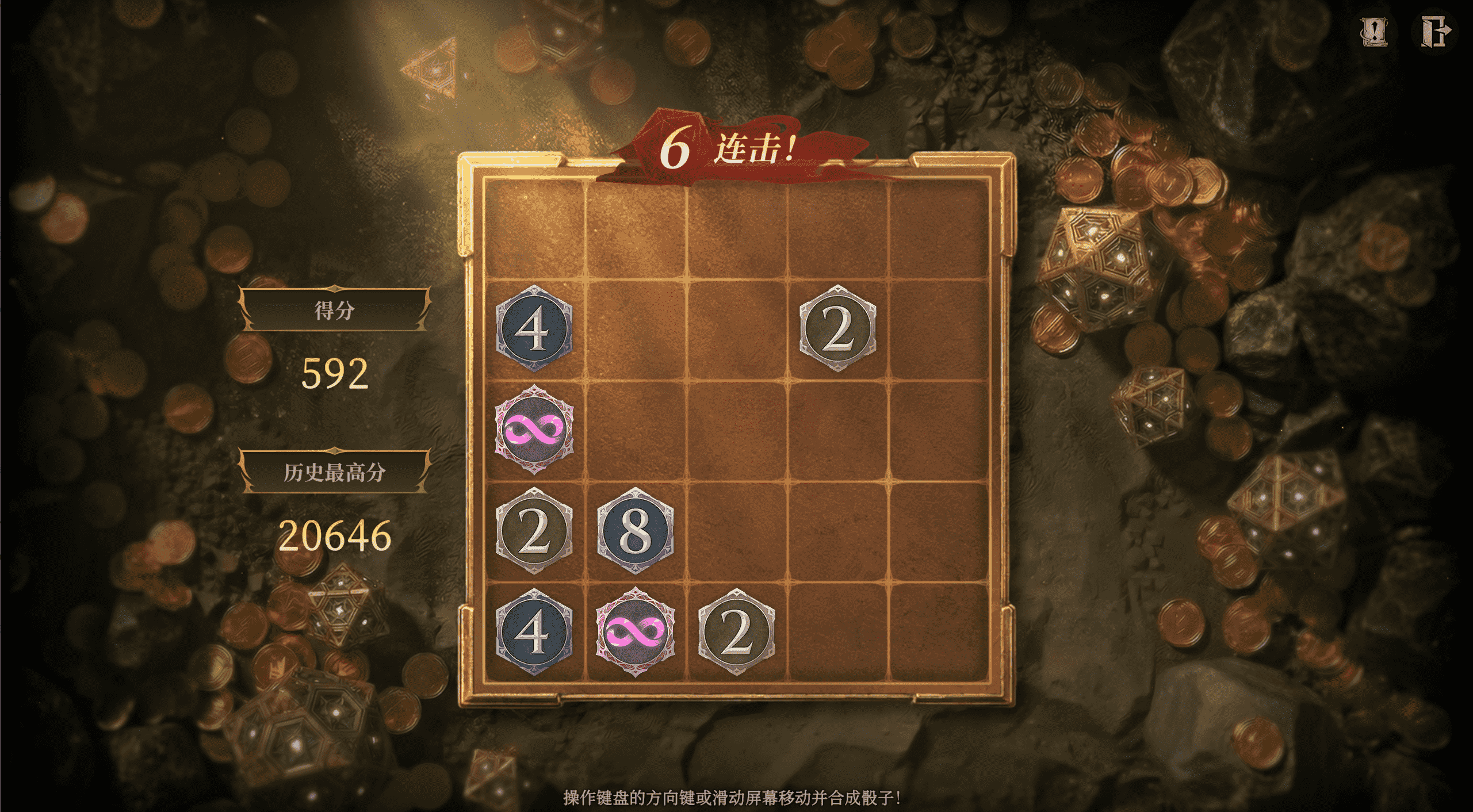The height and width of the screenshot is (812, 1473).
Task: Select the 得分 score panel header
Action: (335, 309)
